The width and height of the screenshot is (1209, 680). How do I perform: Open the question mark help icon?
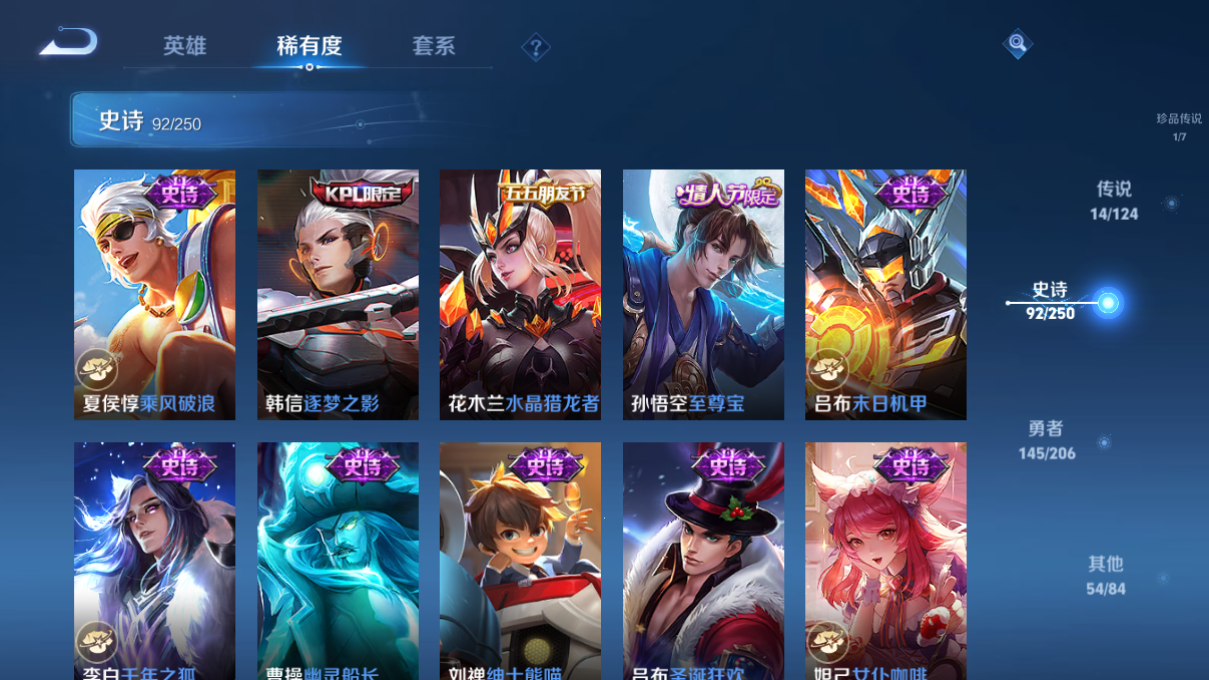[x=536, y=47]
